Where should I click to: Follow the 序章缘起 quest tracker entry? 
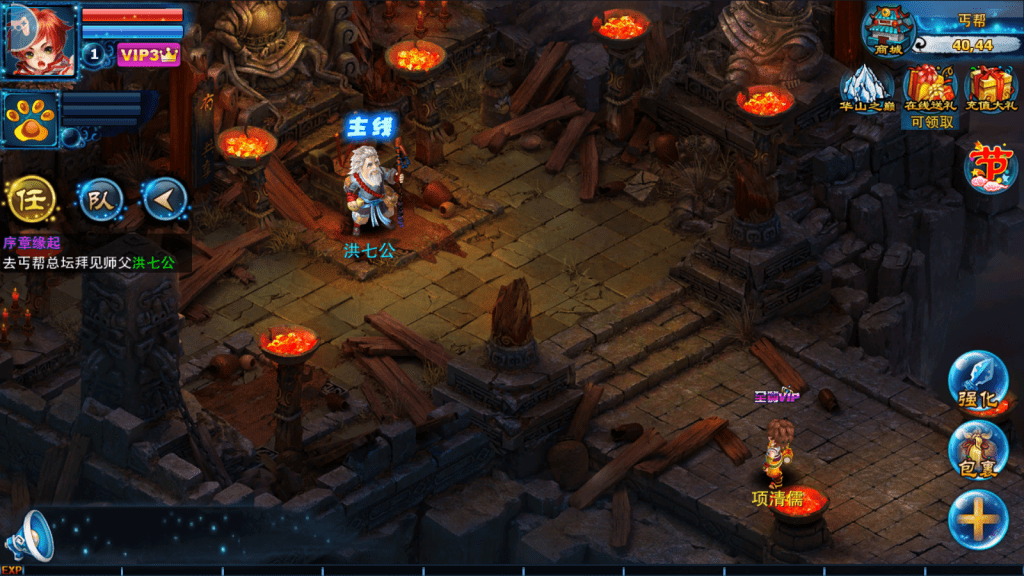88,254
